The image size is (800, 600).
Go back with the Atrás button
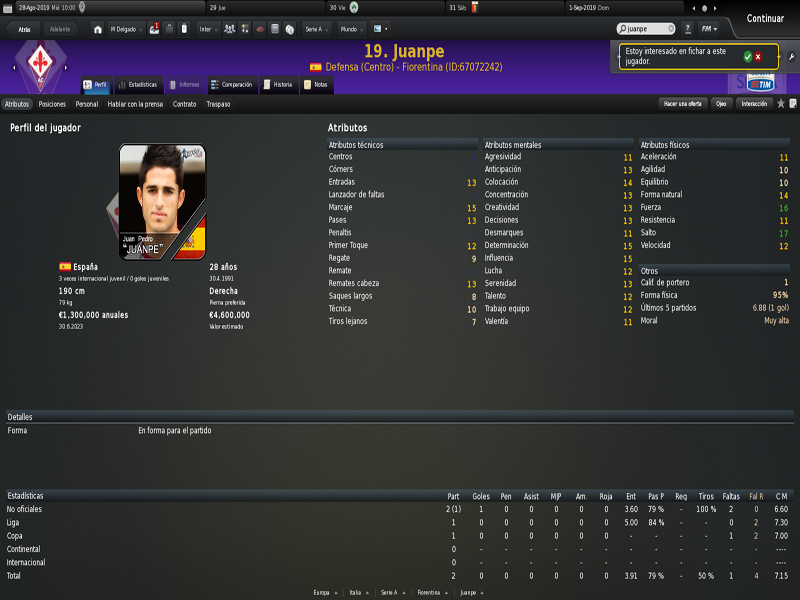pyautogui.click(x=24, y=29)
